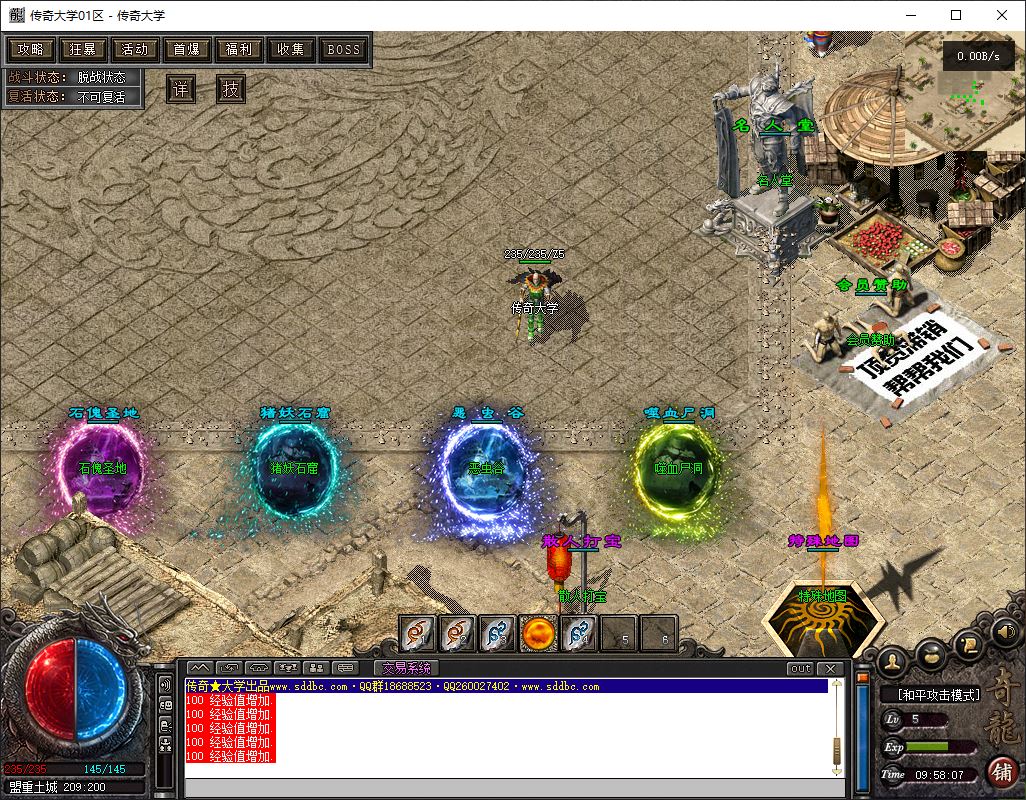Click the 详 details button
The height and width of the screenshot is (800, 1026).
point(180,89)
